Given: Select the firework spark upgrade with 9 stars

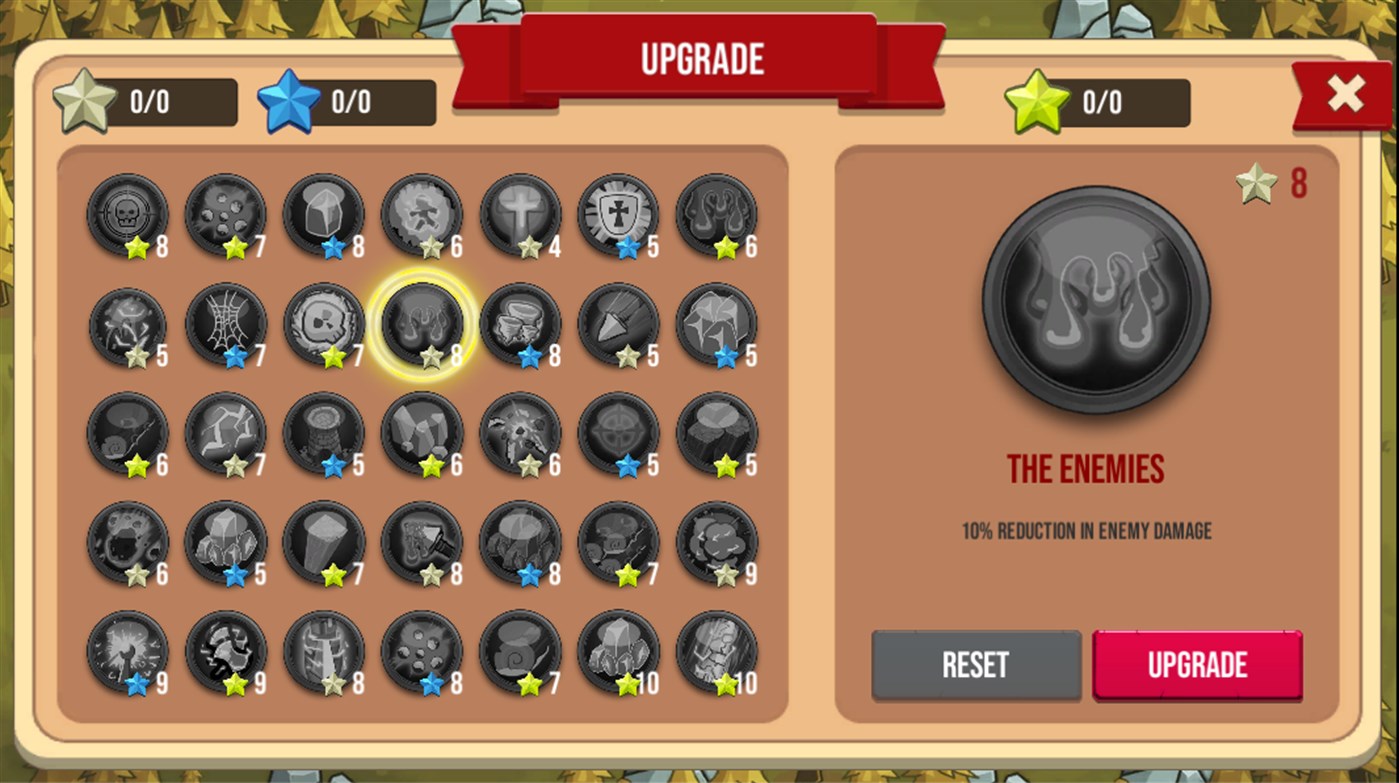Looking at the screenshot, I should pyautogui.click(x=127, y=655).
